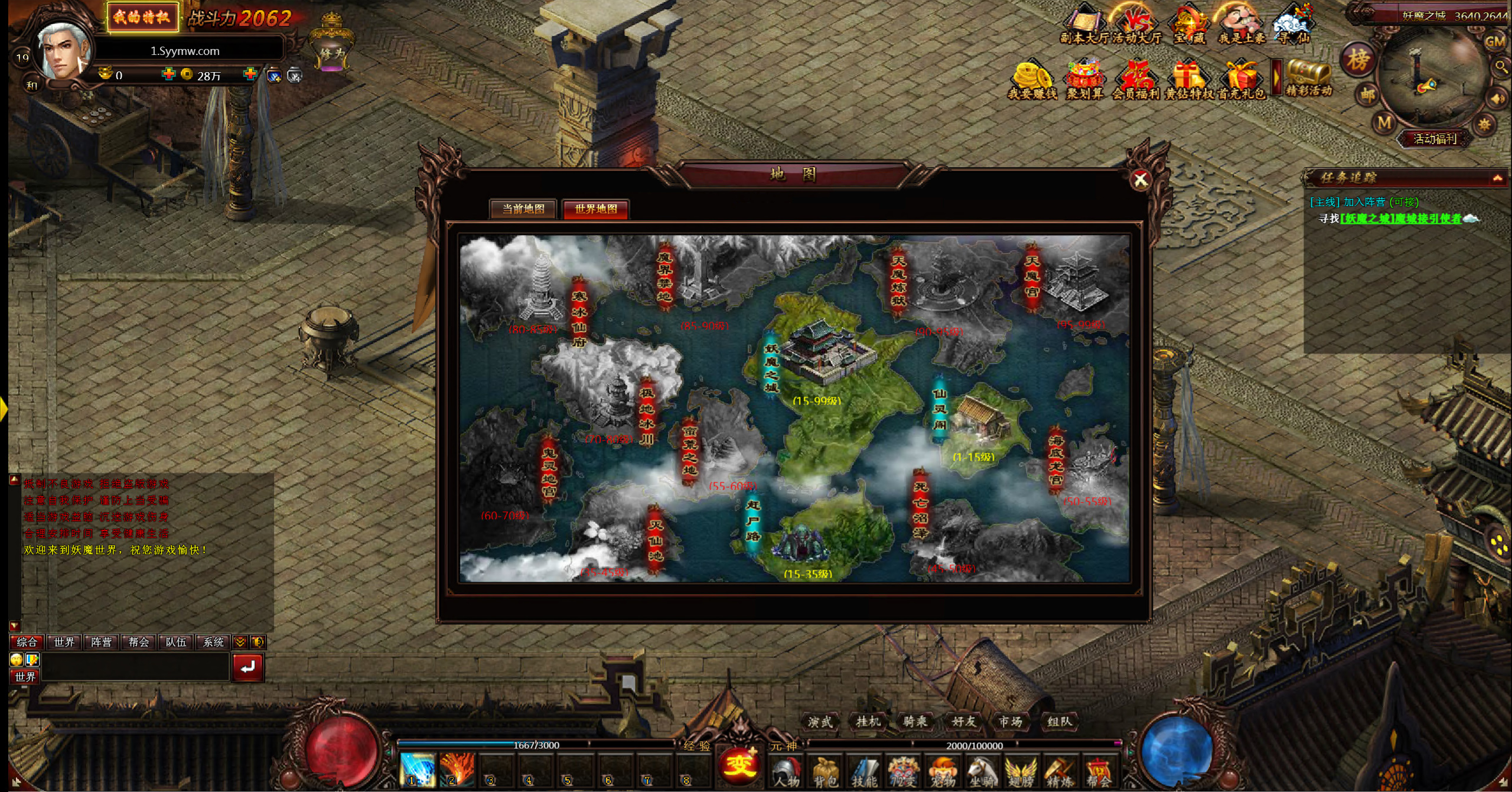Choose 妖魔之城 on the world map

point(827,351)
